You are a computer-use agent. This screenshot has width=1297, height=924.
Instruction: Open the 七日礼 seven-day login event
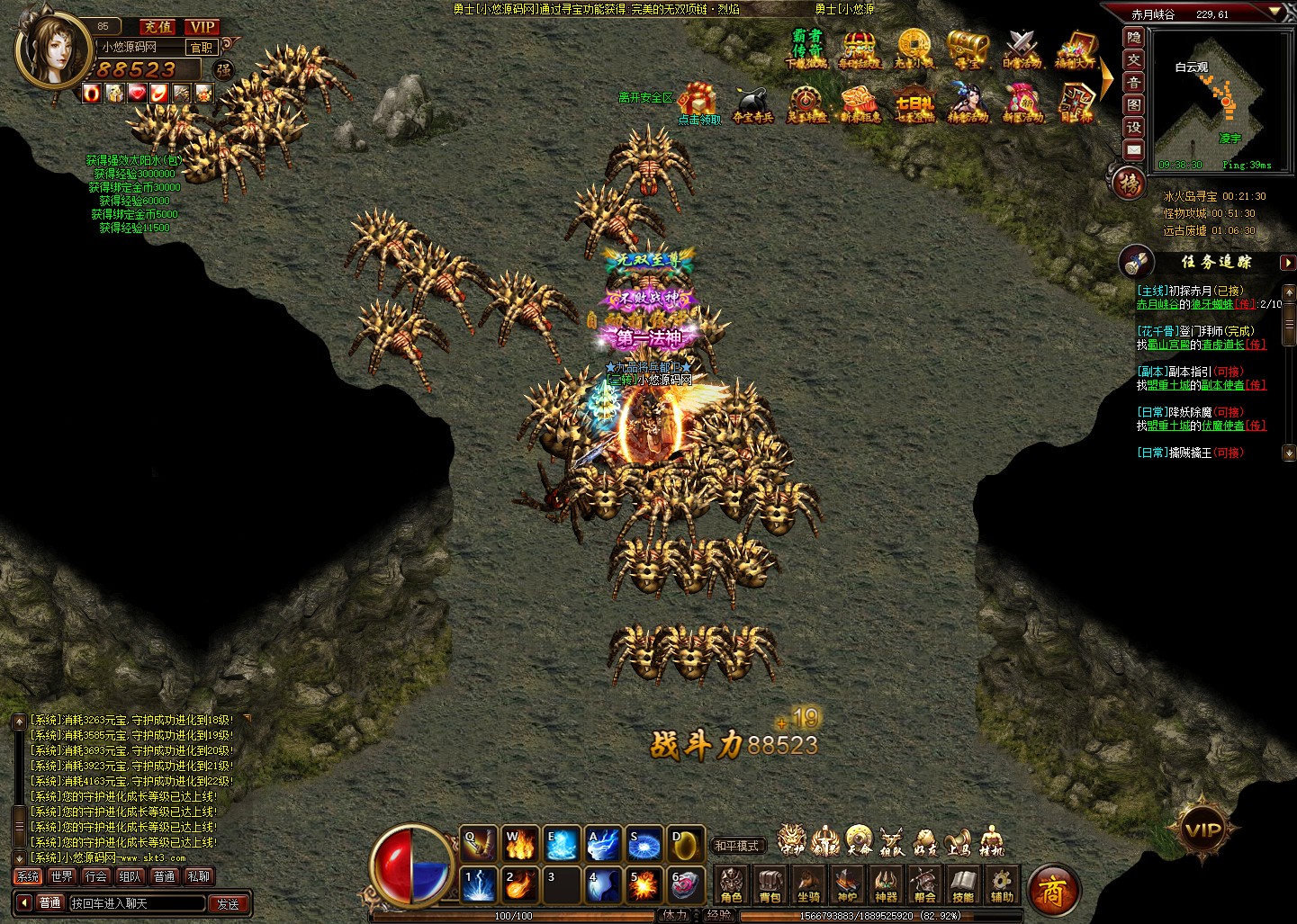(914, 104)
